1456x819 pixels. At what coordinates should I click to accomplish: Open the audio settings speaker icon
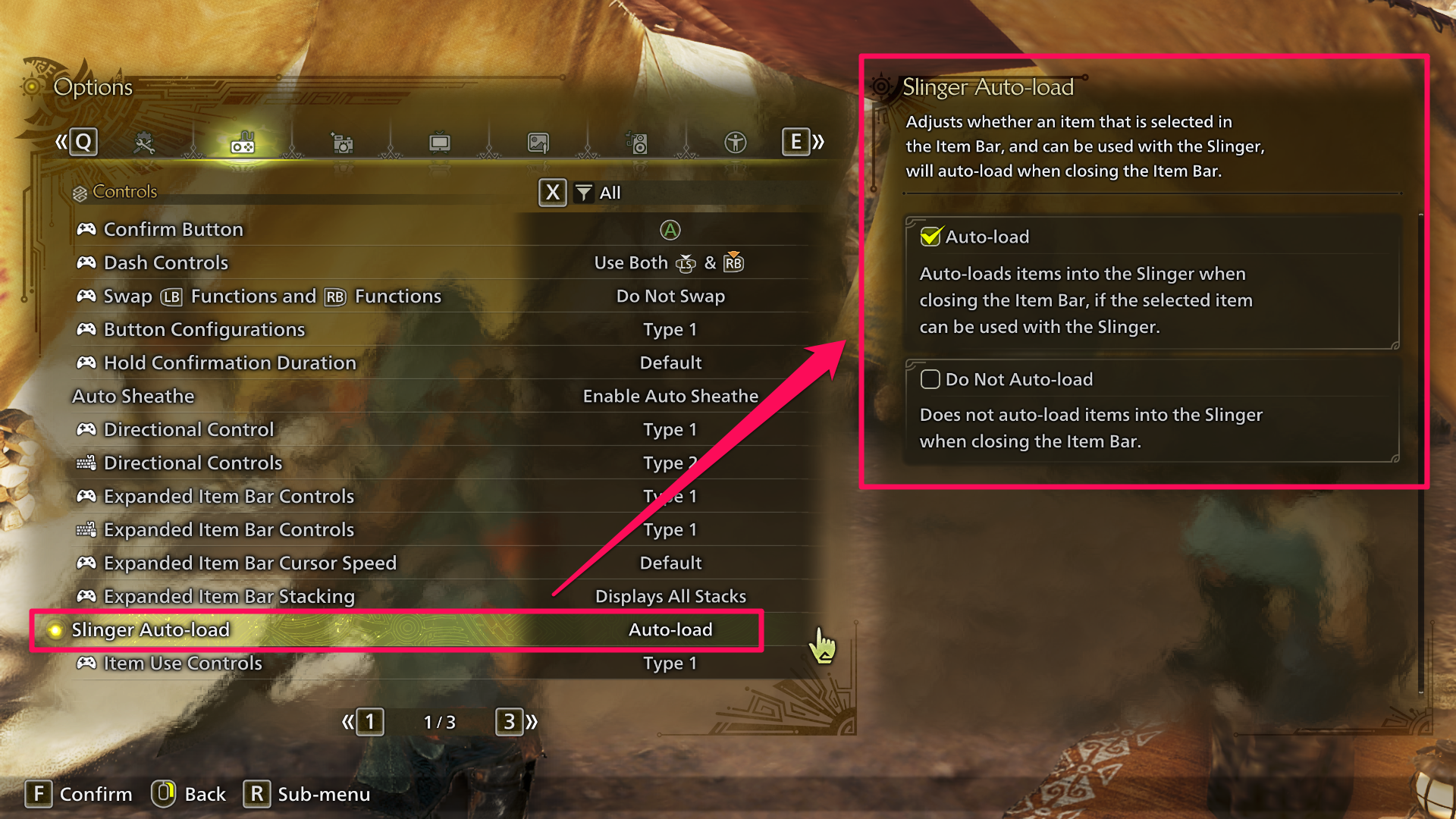(636, 143)
